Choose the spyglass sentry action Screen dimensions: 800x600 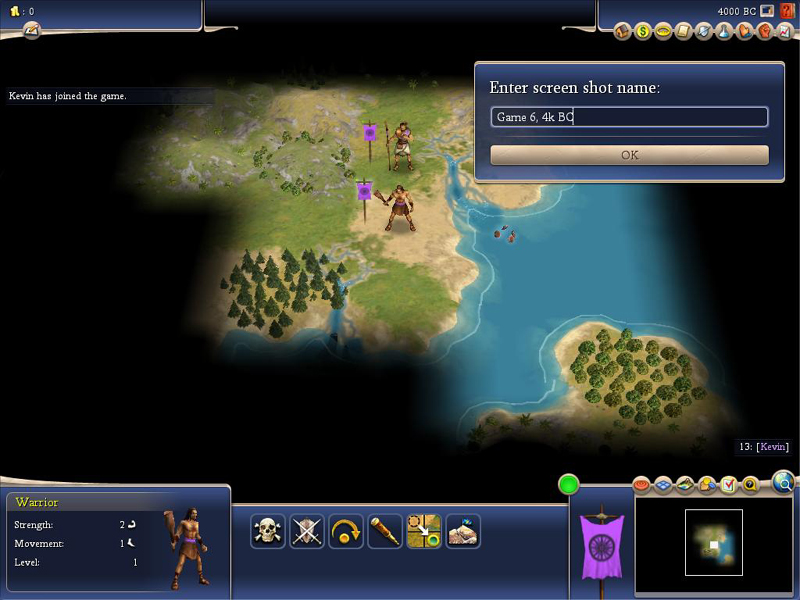click(385, 531)
